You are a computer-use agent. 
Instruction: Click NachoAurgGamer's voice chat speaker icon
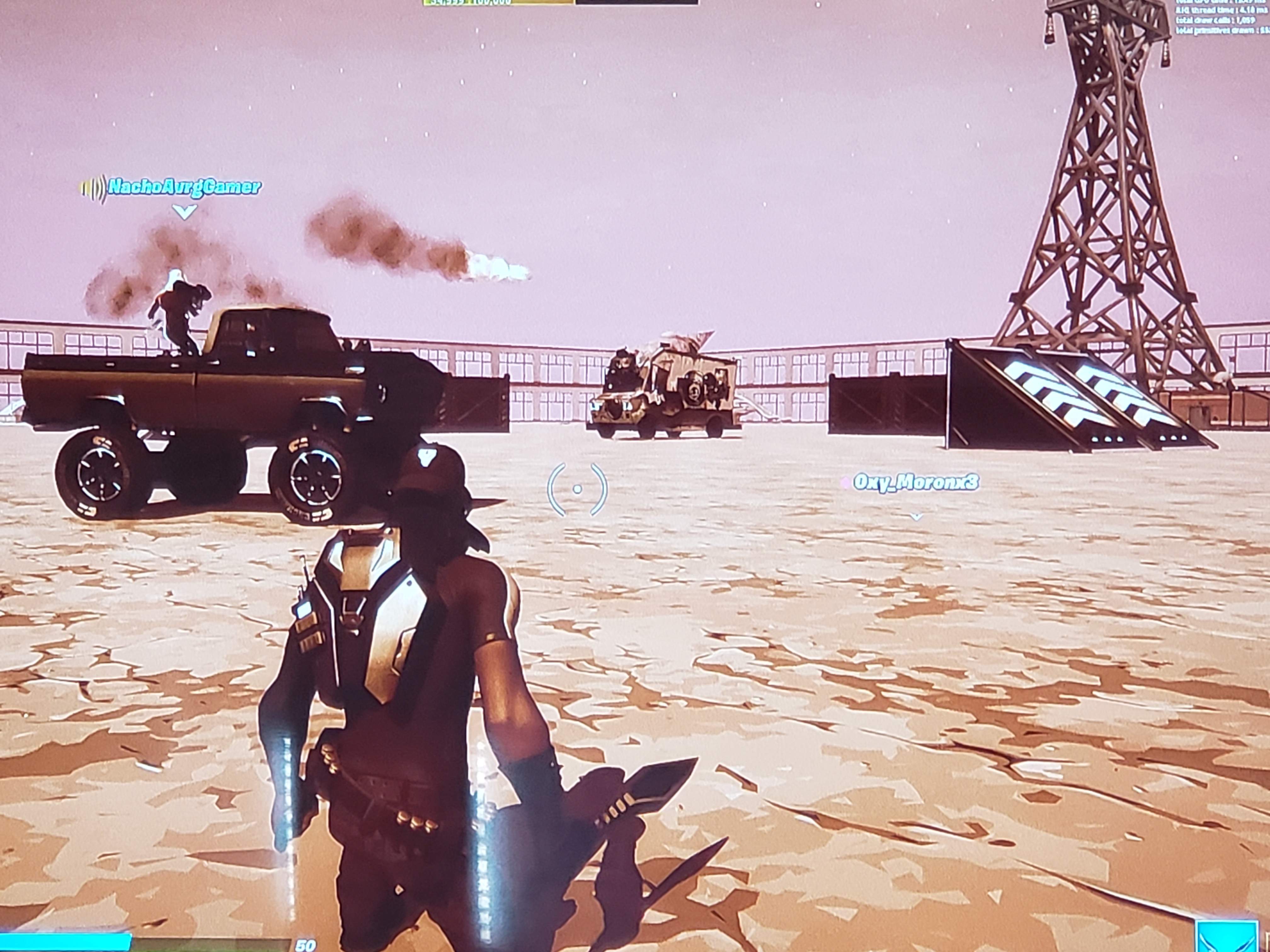coord(93,188)
